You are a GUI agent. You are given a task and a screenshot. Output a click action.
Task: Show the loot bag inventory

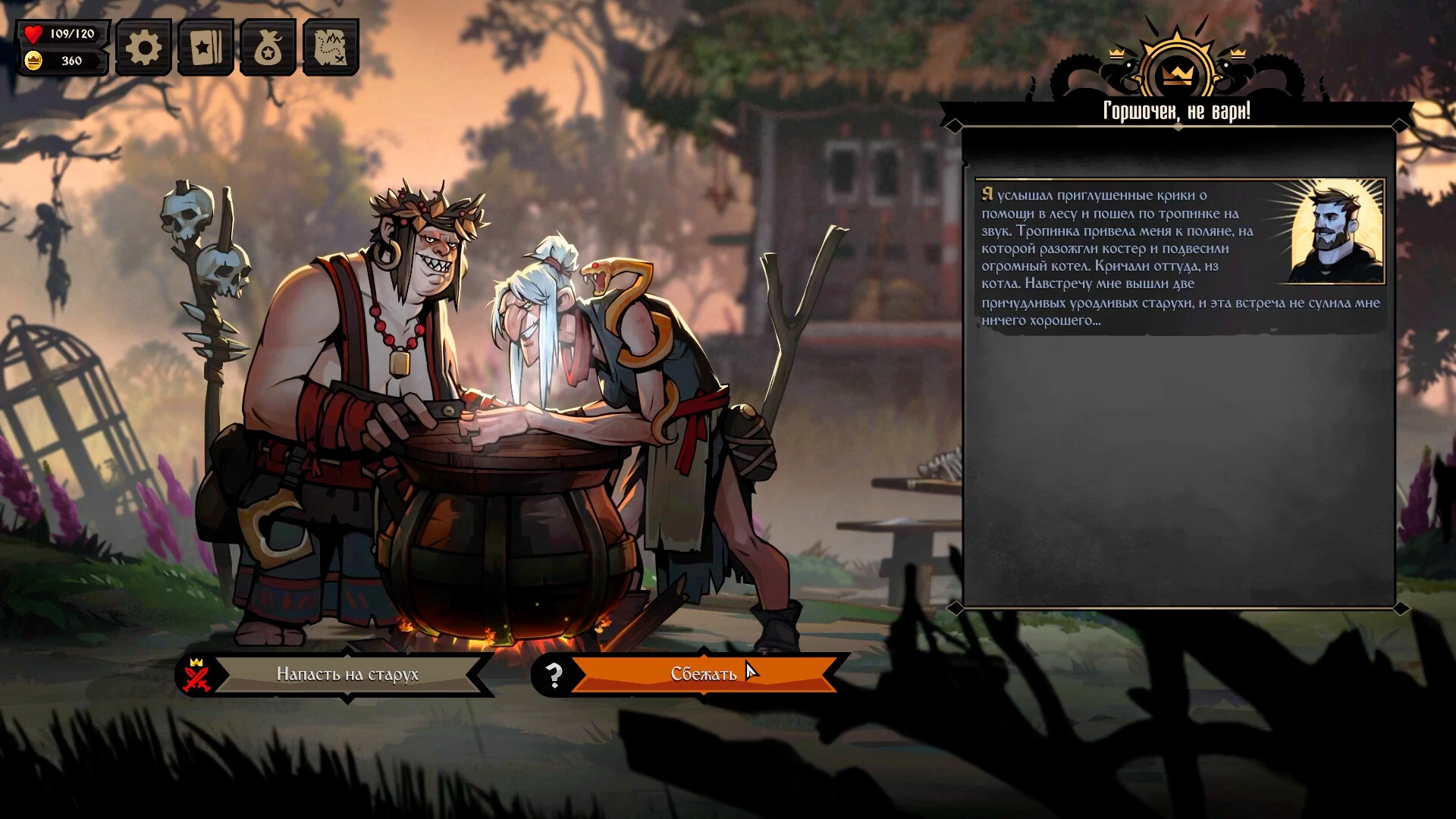[268, 48]
